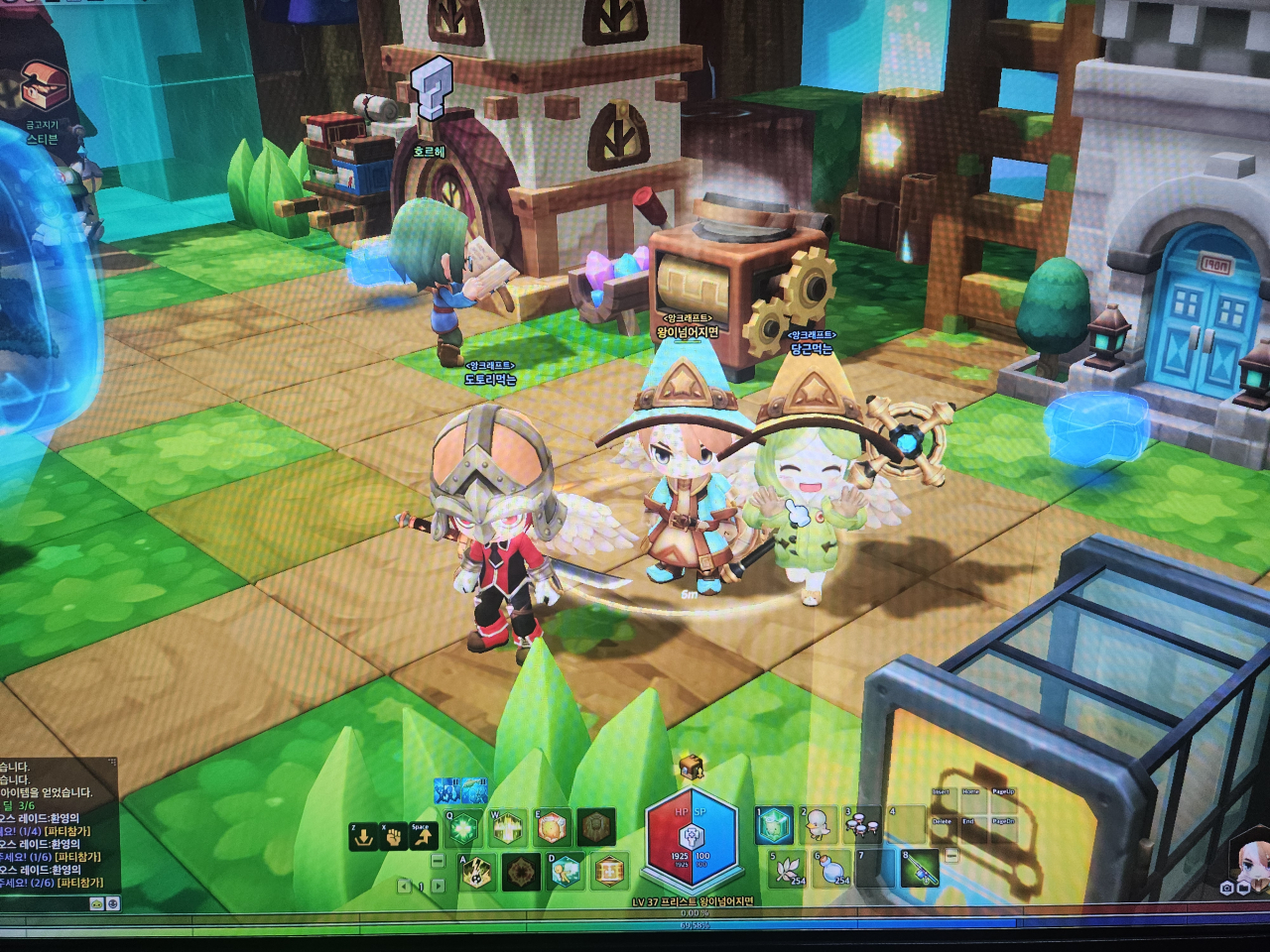Select the drum set item in slot 3

[861, 825]
